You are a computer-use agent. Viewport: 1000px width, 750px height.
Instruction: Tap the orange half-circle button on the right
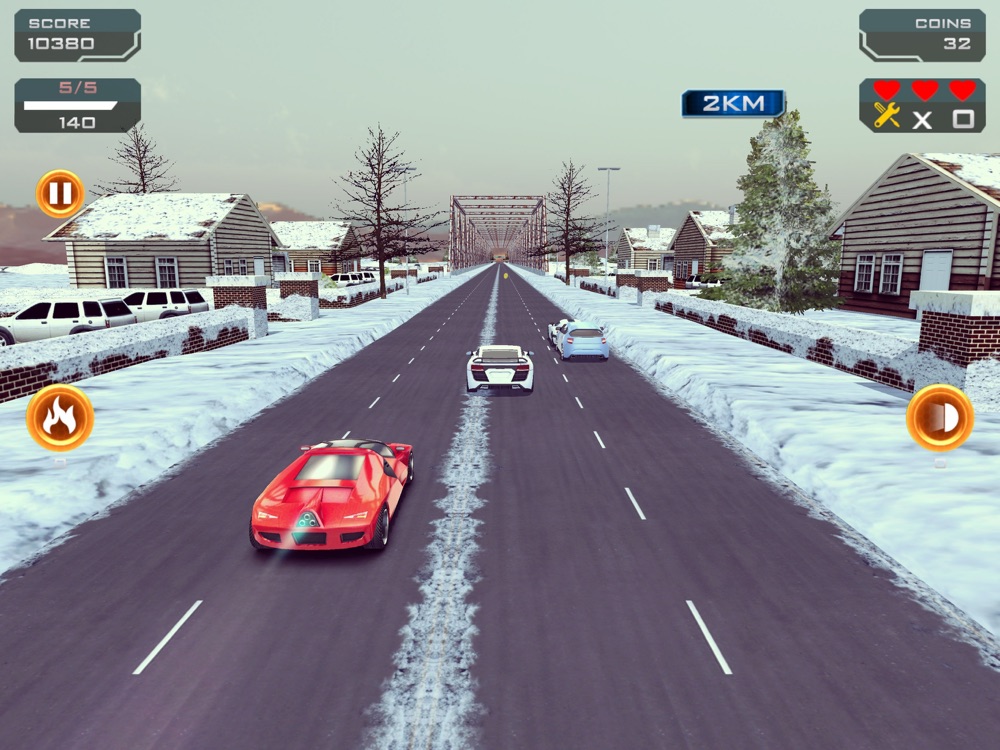click(x=939, y=418)
